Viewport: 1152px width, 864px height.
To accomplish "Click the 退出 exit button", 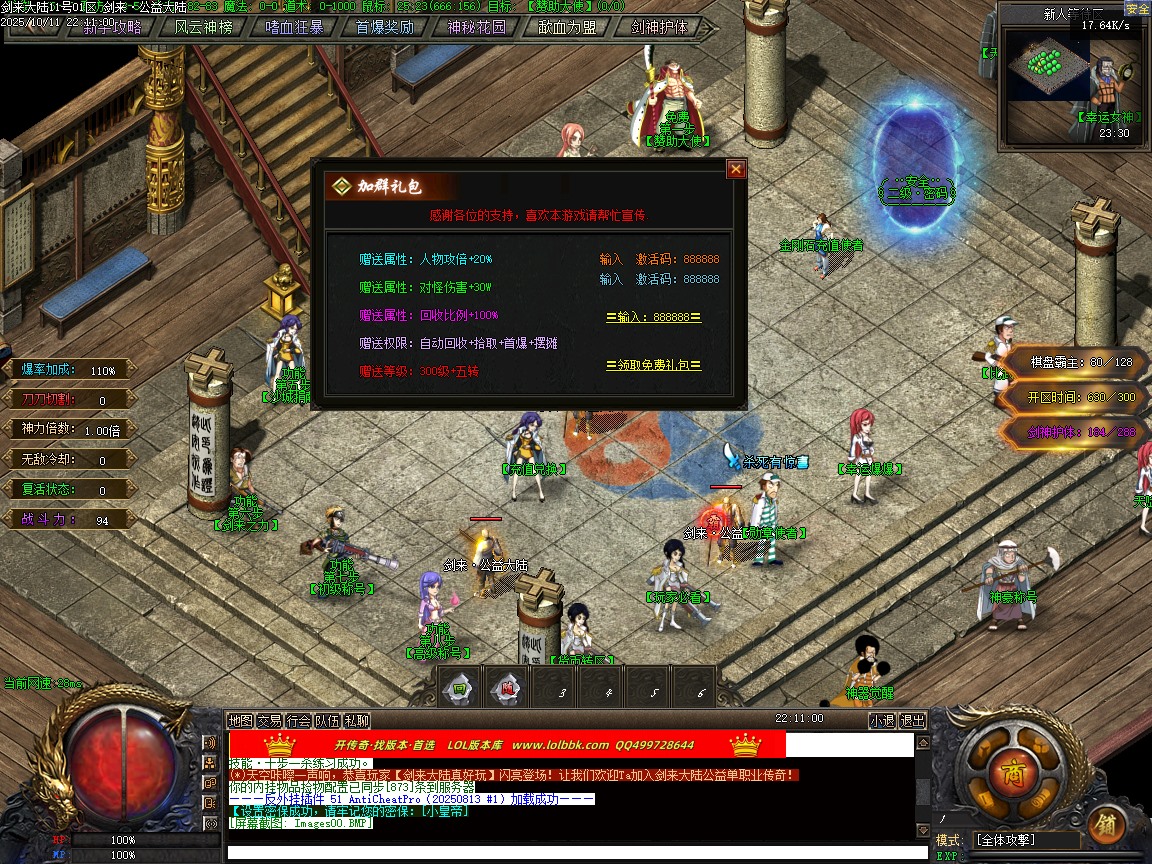I will click(x=913, y=720).
